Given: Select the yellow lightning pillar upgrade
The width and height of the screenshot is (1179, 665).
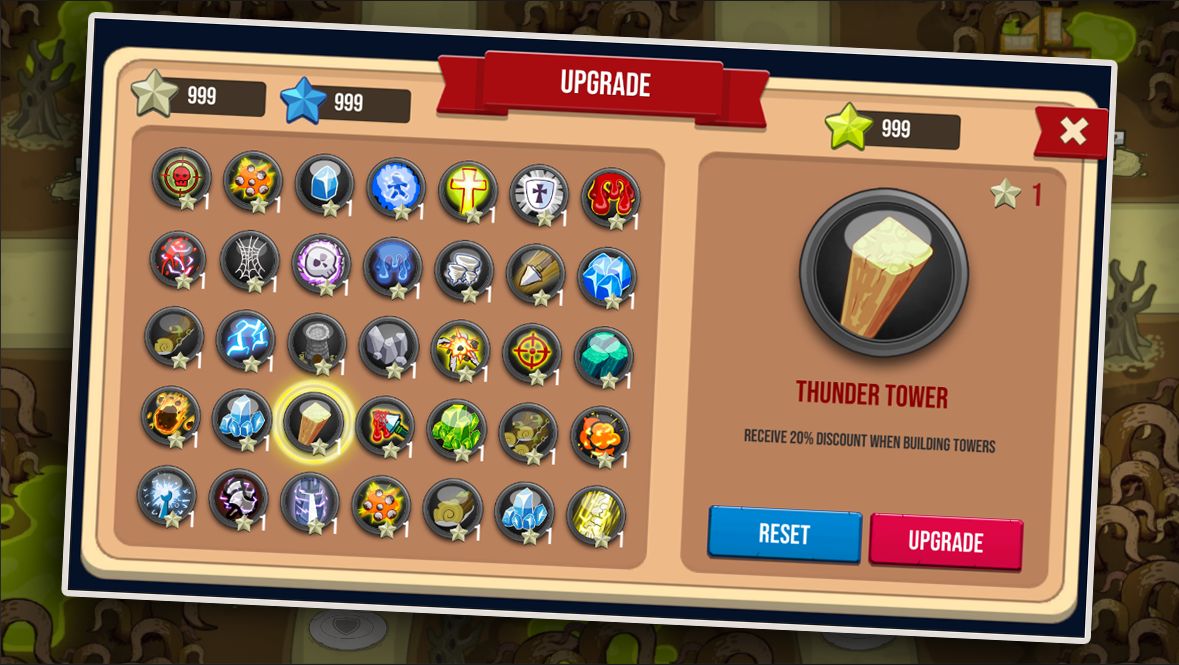Looking at the screenshot, I should (596, 515).
